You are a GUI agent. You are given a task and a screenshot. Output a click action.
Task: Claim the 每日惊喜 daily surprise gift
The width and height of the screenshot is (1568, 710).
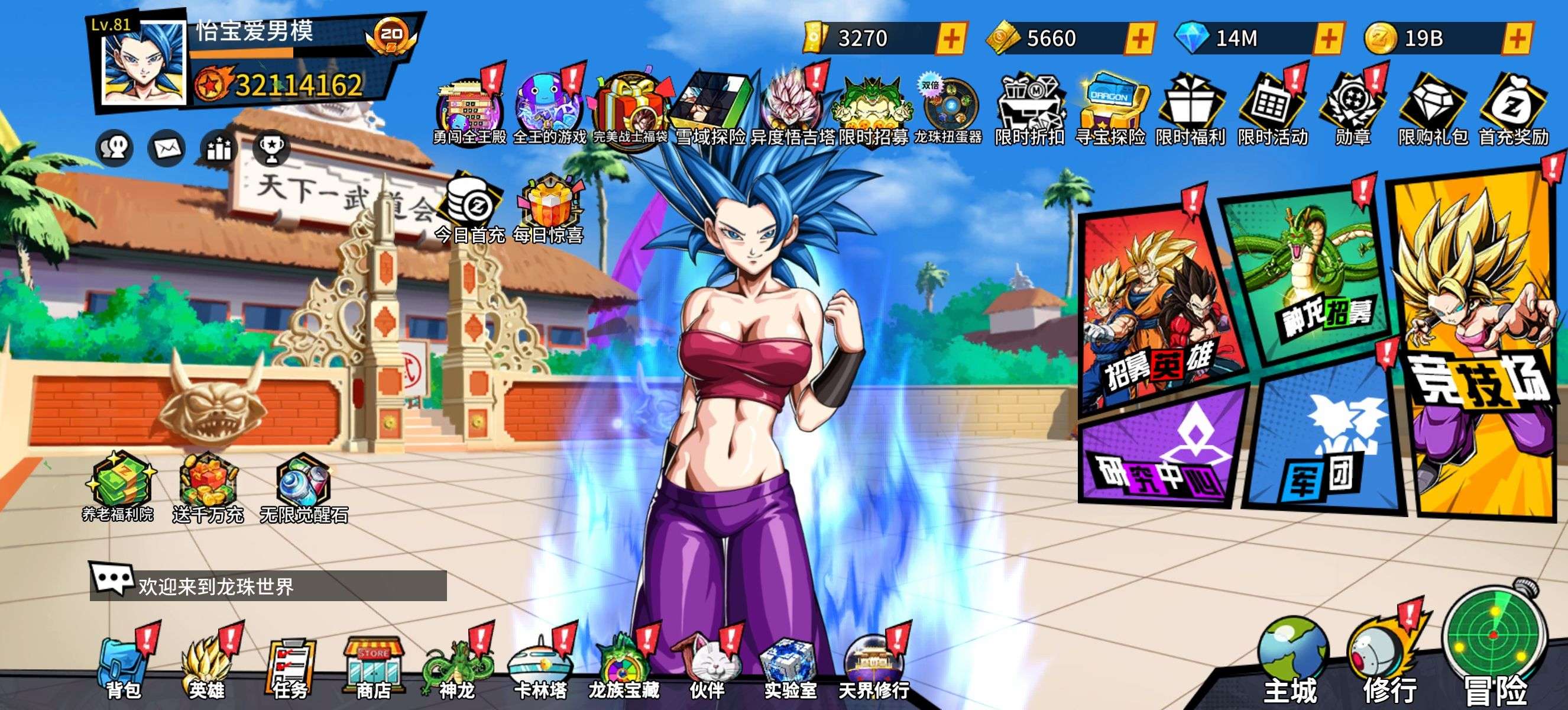click(549, 210)
